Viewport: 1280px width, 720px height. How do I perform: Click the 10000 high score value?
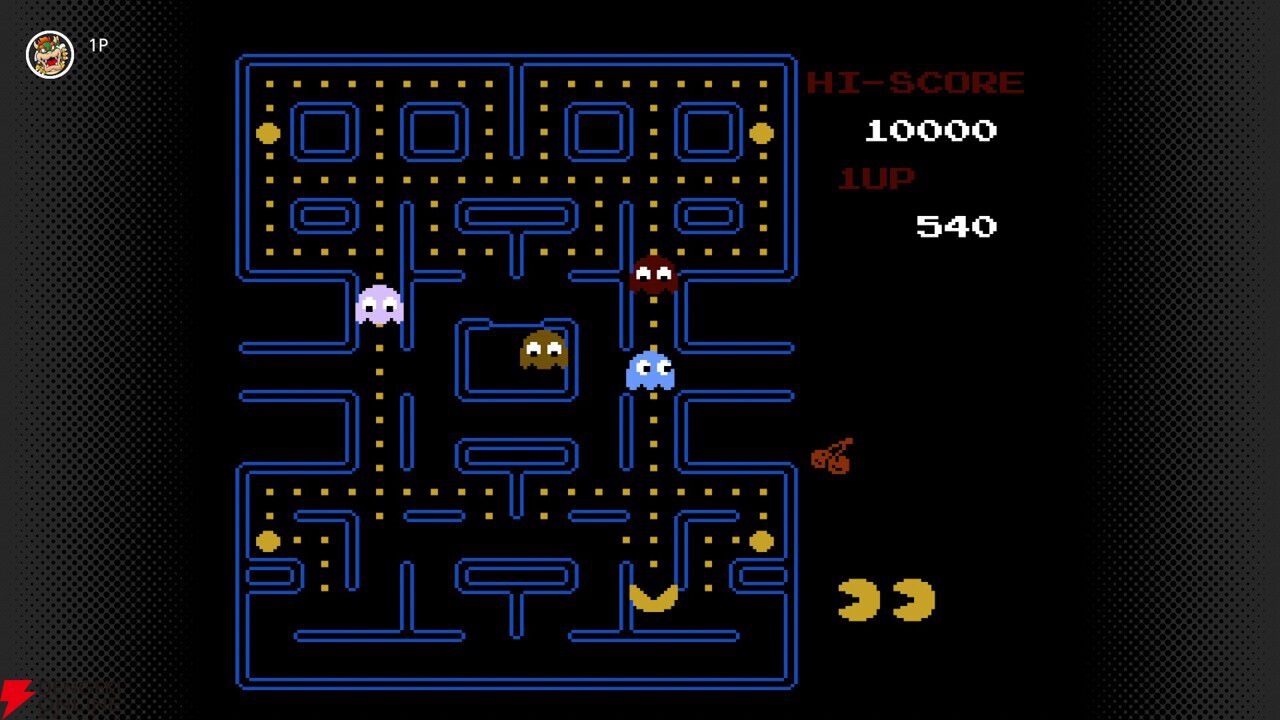point(930,130)
